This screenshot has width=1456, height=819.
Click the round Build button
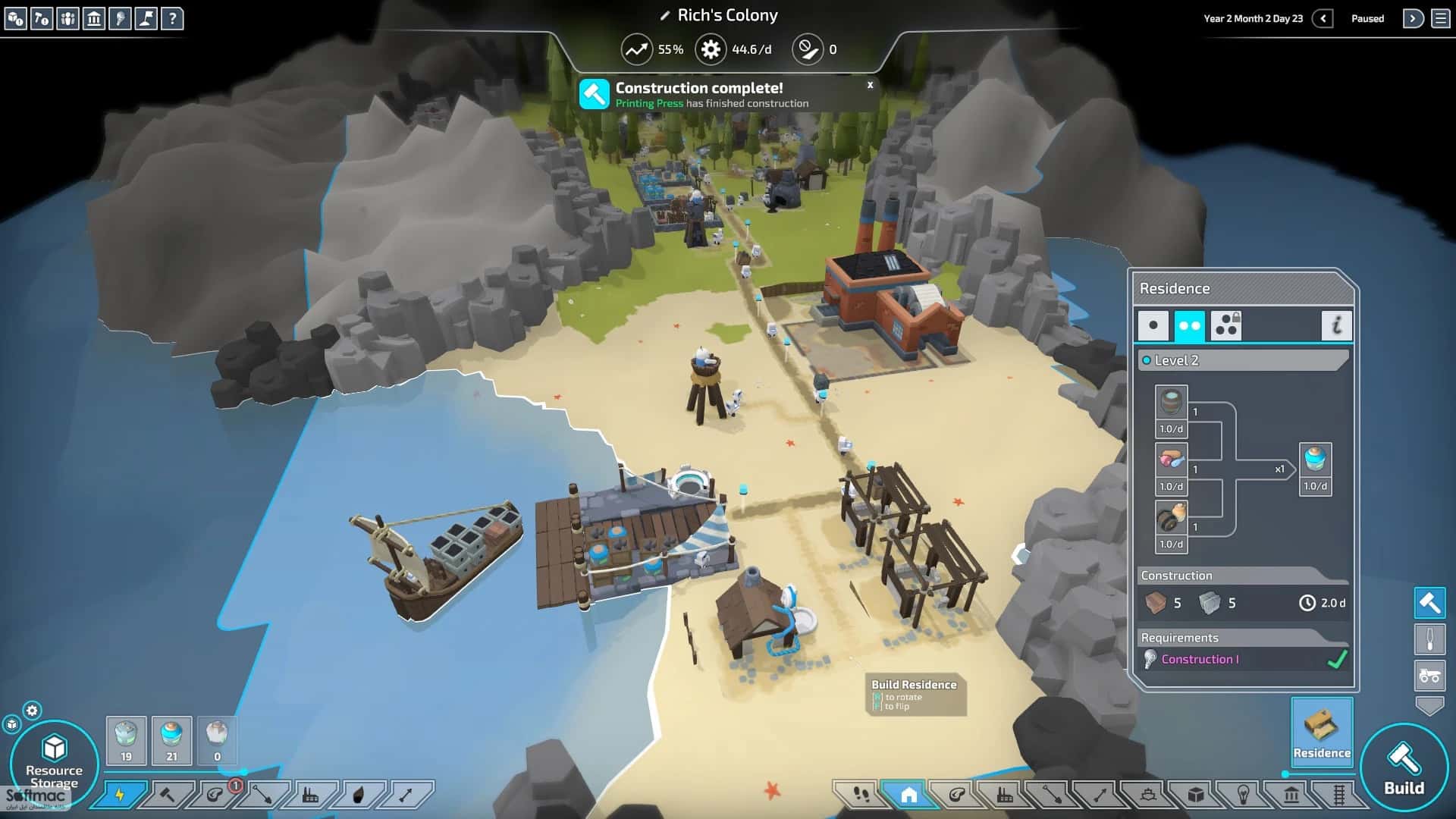(x=1404, y=767)
